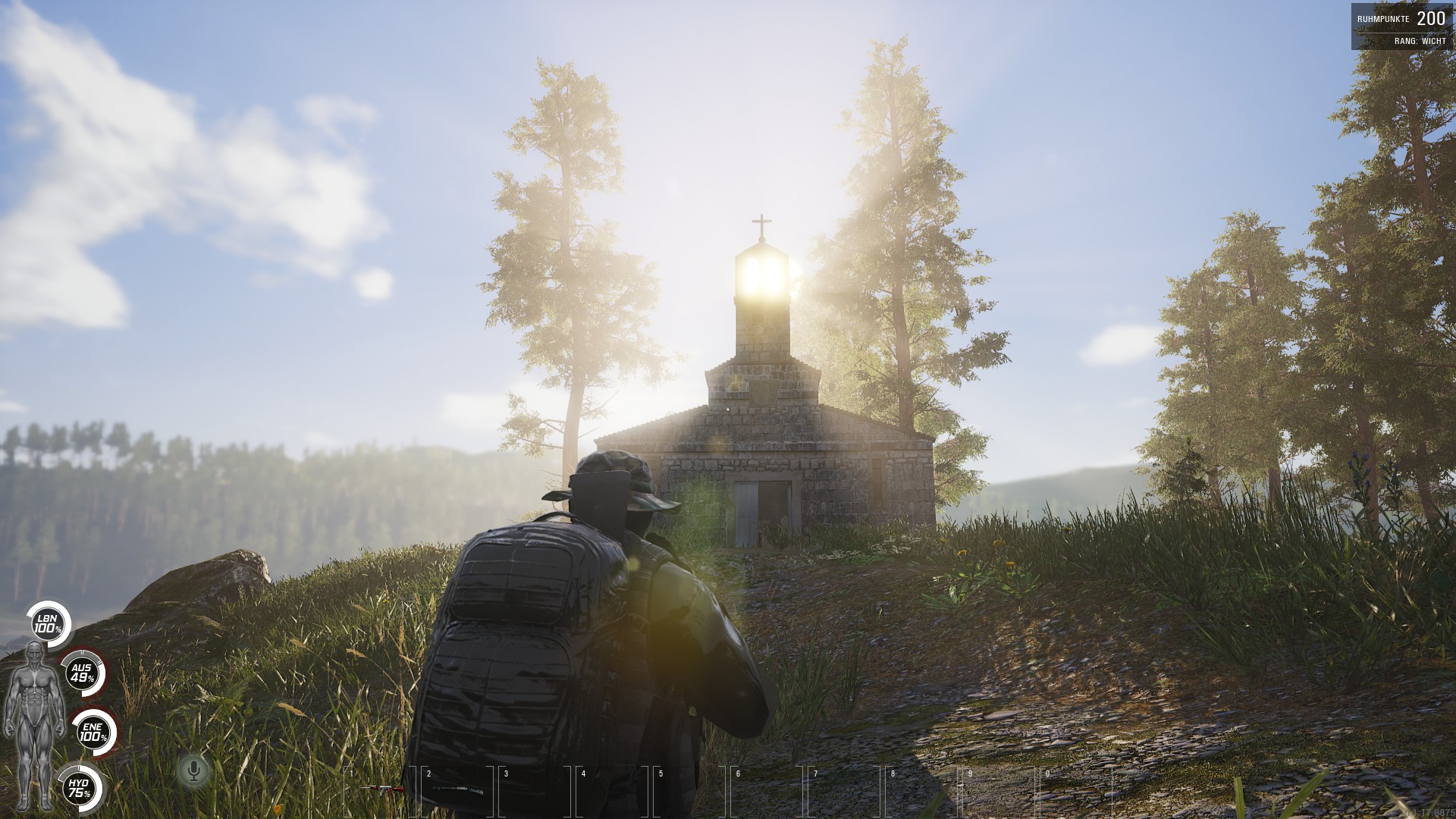Open the body anatomy health figure
The width and height of the screenshot is (1456, 819).
point(33,723)
